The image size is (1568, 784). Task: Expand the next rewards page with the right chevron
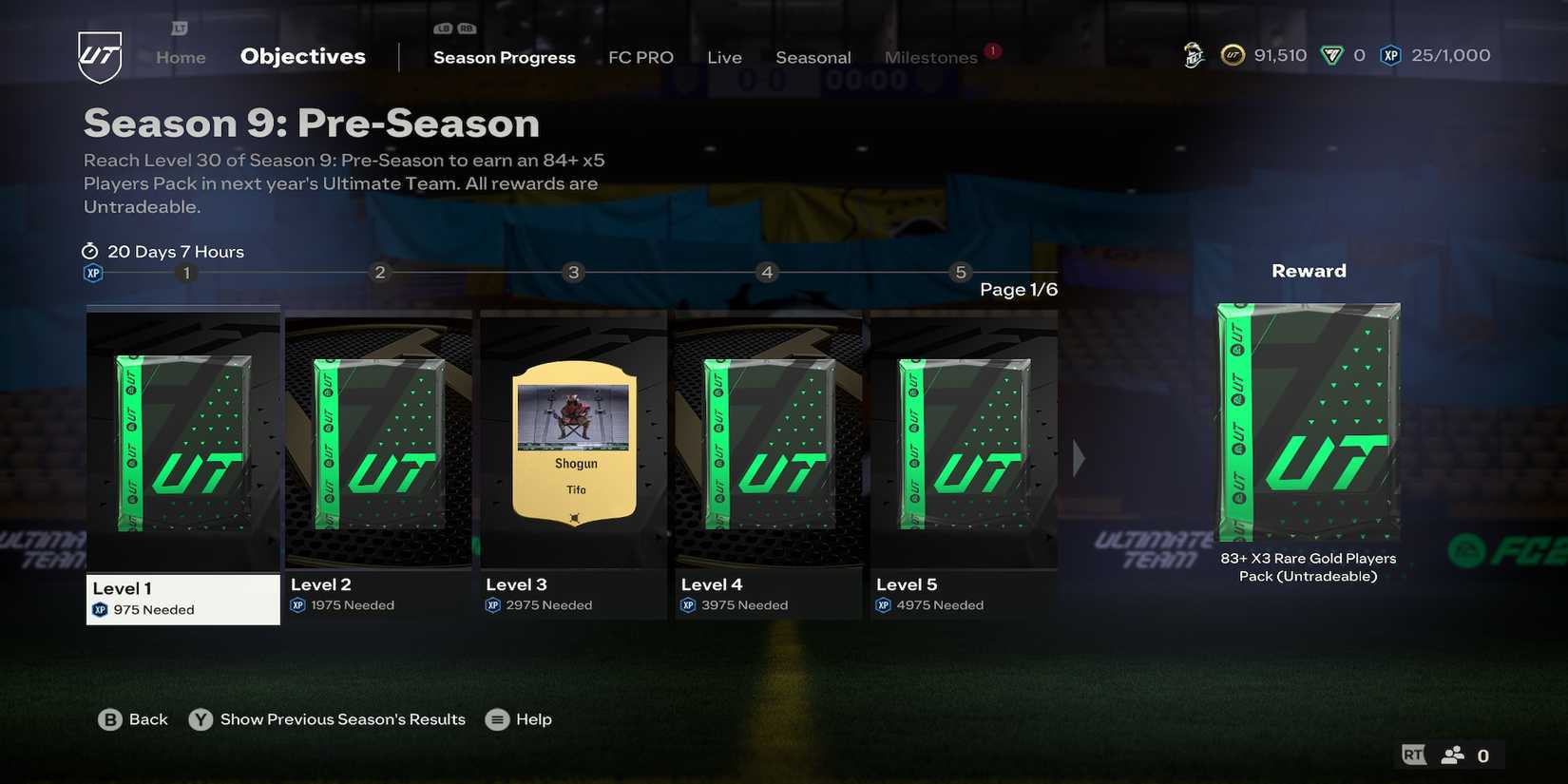coord(1080,456)
